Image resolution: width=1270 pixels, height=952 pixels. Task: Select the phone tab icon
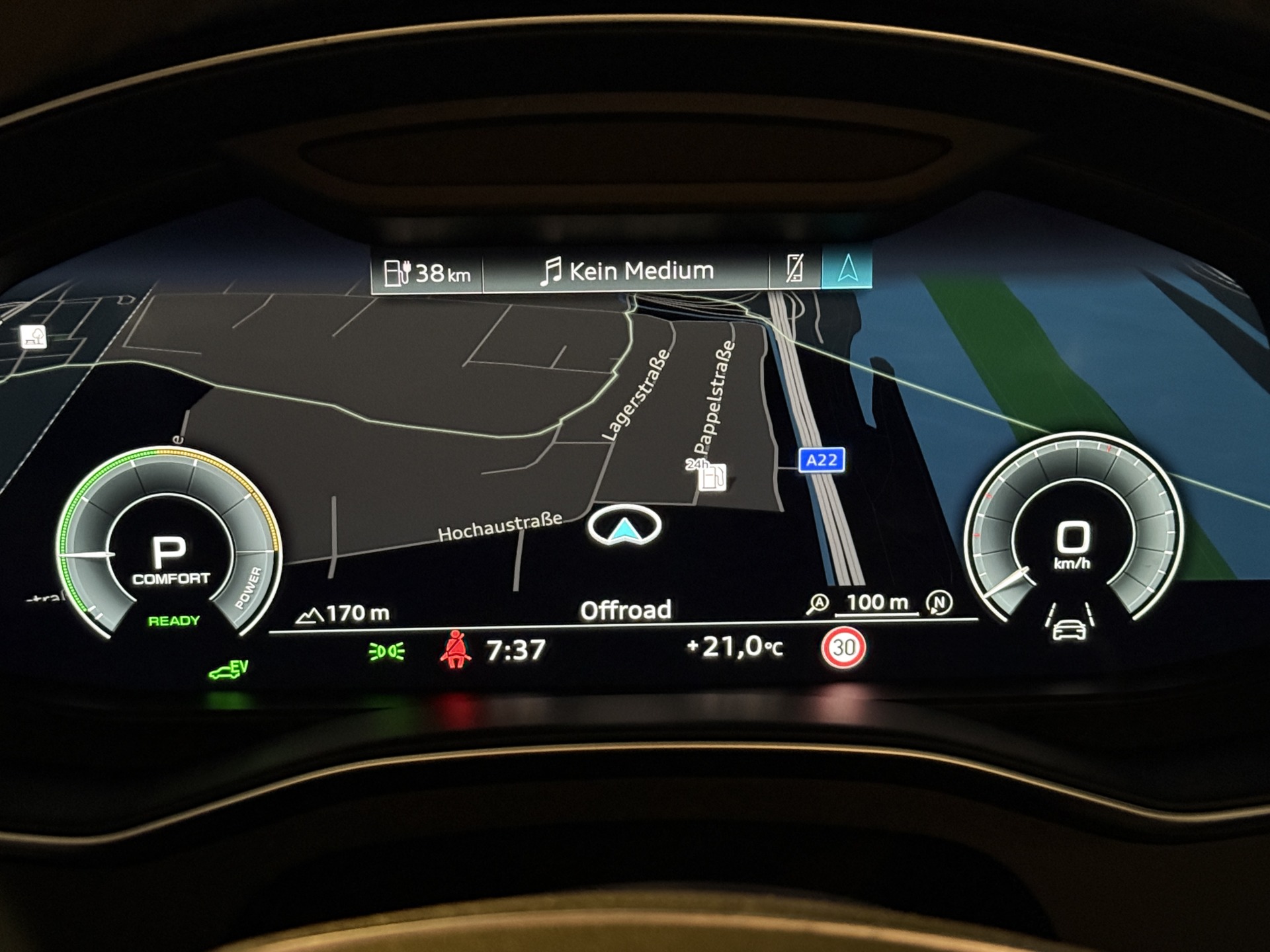point(794,268)
